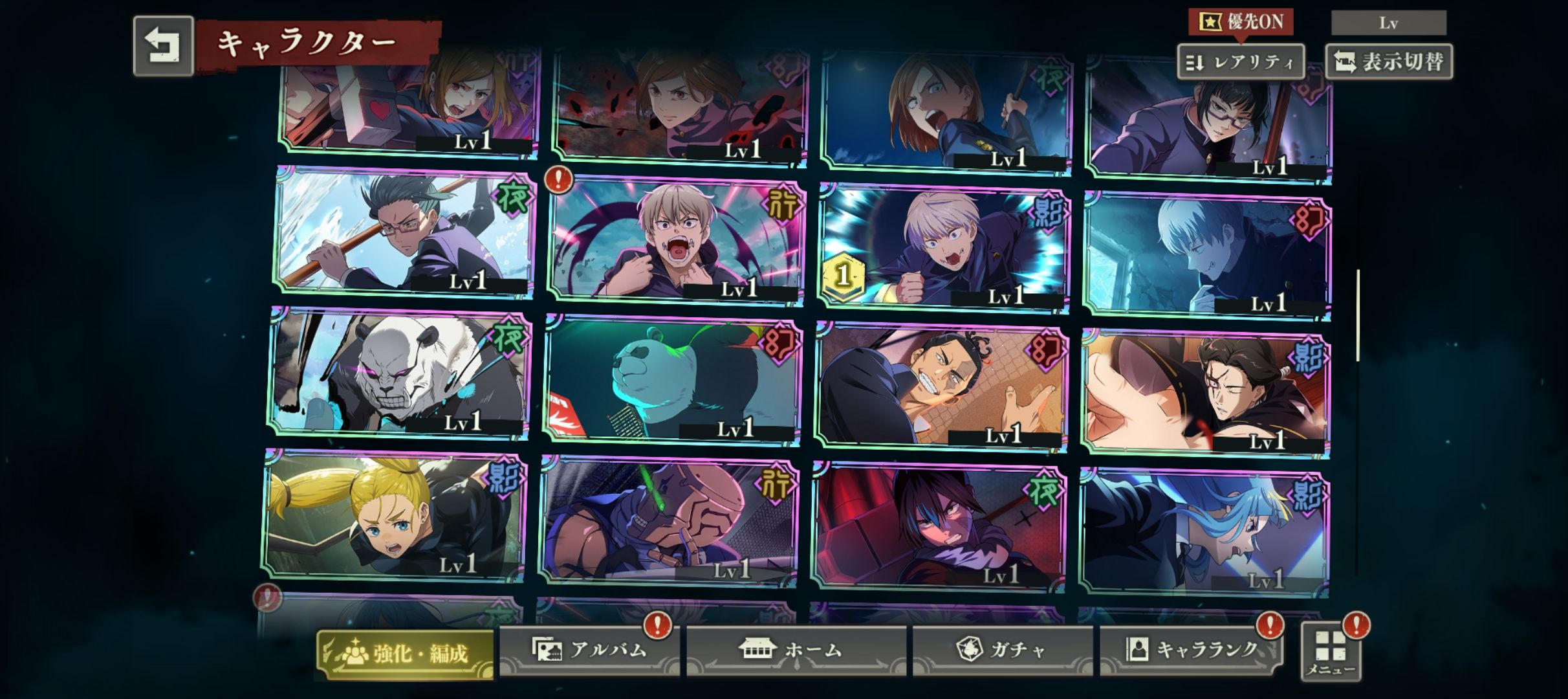Select the girl with heart hammer card
Viewport: 1568px width, 699px height.
tap(409, 104)
